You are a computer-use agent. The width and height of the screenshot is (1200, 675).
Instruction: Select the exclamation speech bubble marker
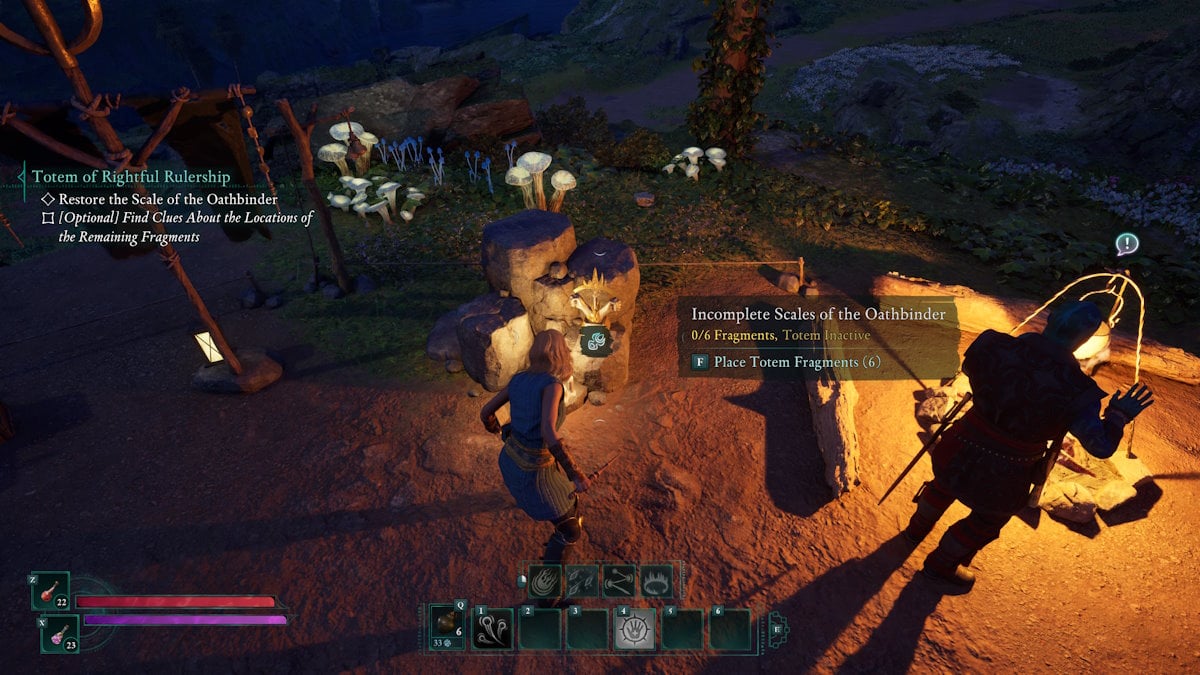pyautogui.click(x=1127, y=243)
